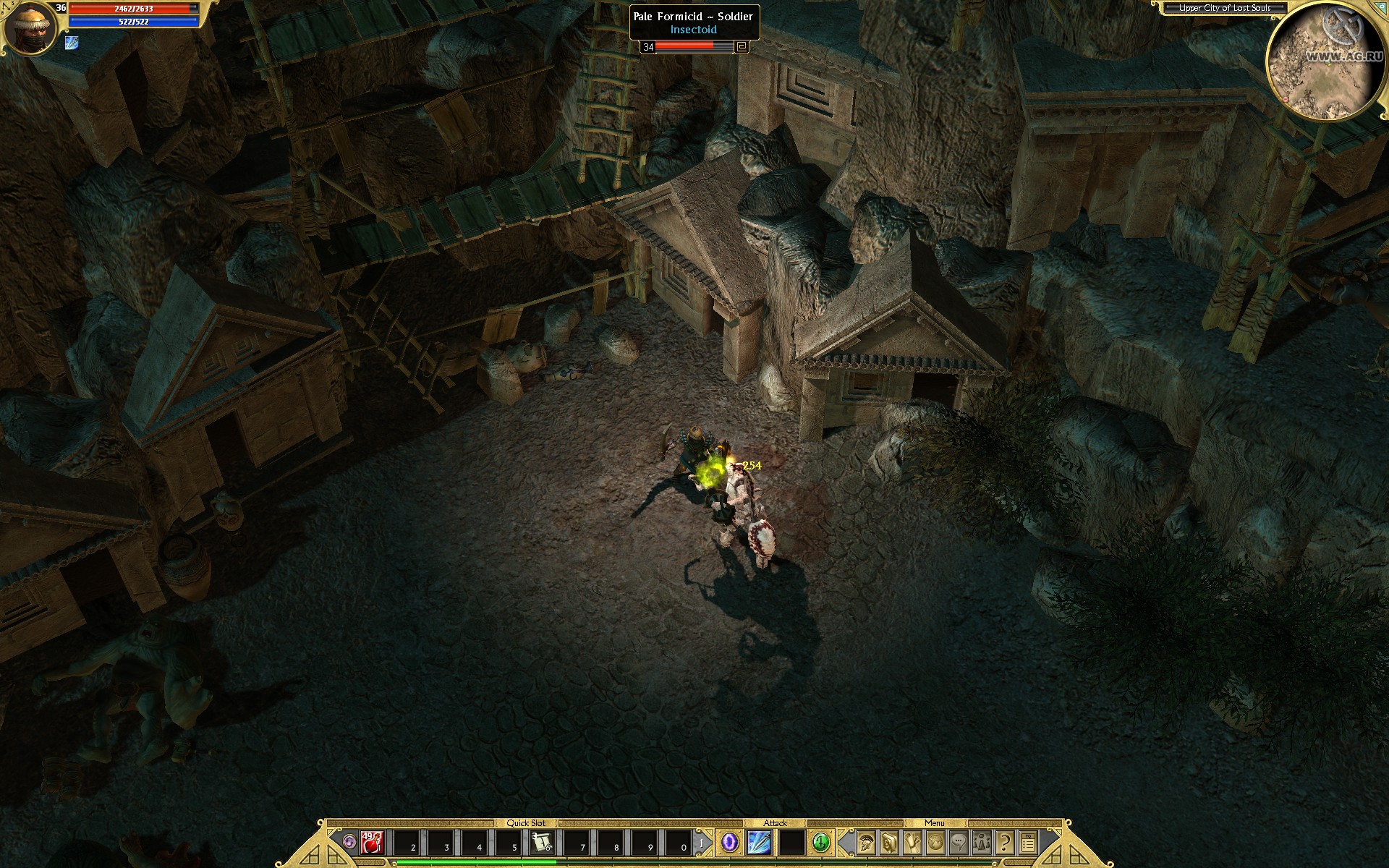Open the help question mark icon

(x=1004, y=842)
